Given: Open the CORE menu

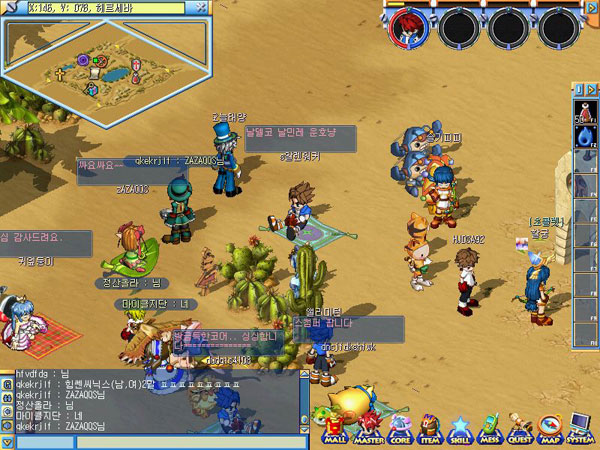Looking at the screenshot, I should point(399,427).
